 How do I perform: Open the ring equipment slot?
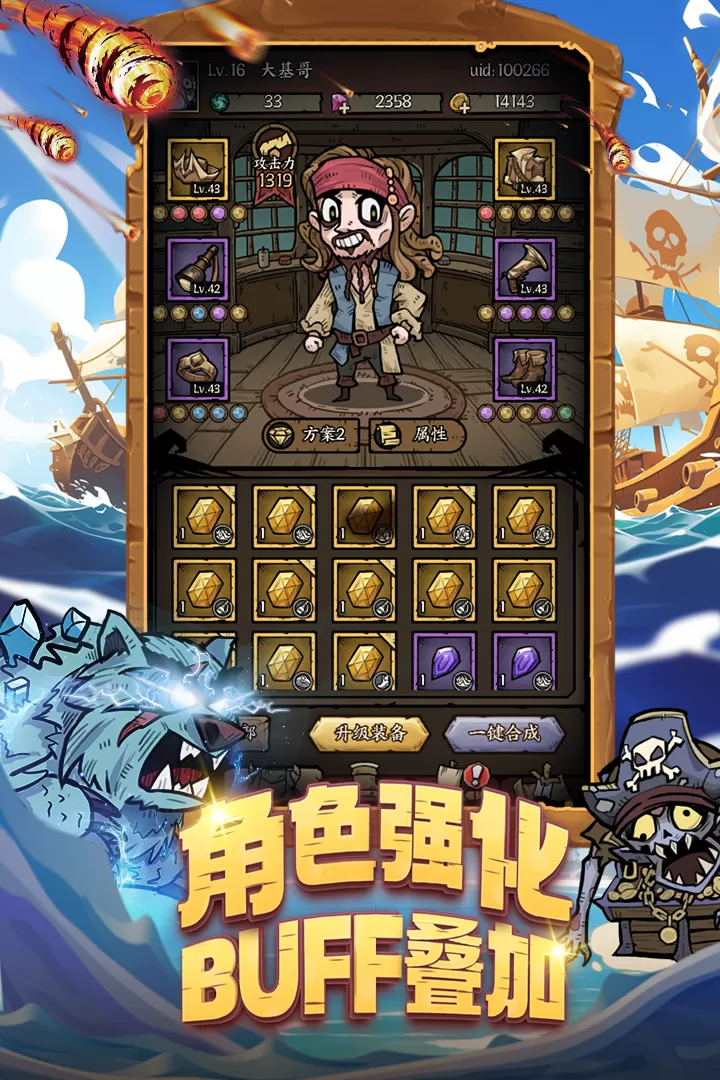[x=198, y=369]
